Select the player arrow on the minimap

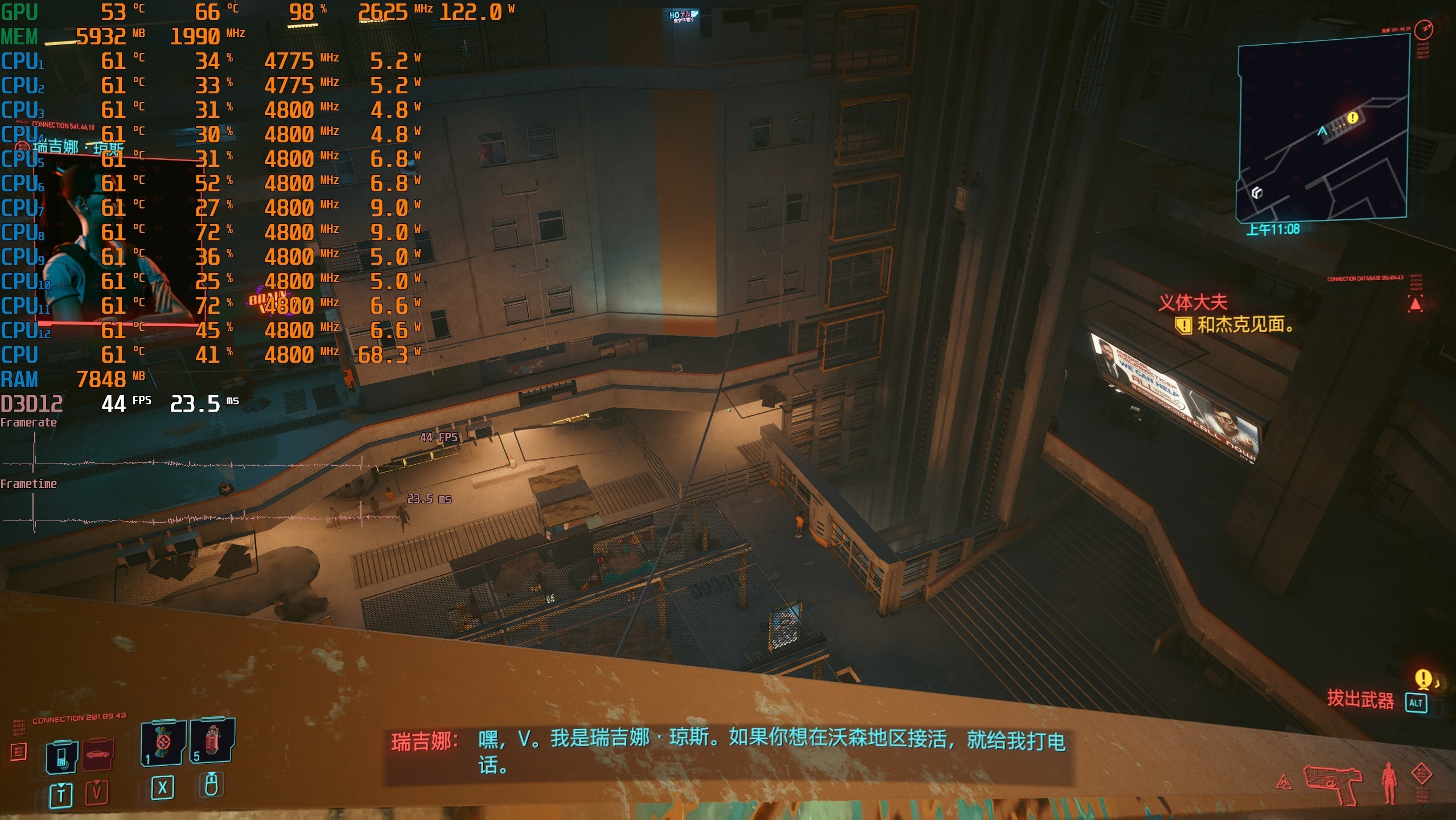click(1322, 131)
